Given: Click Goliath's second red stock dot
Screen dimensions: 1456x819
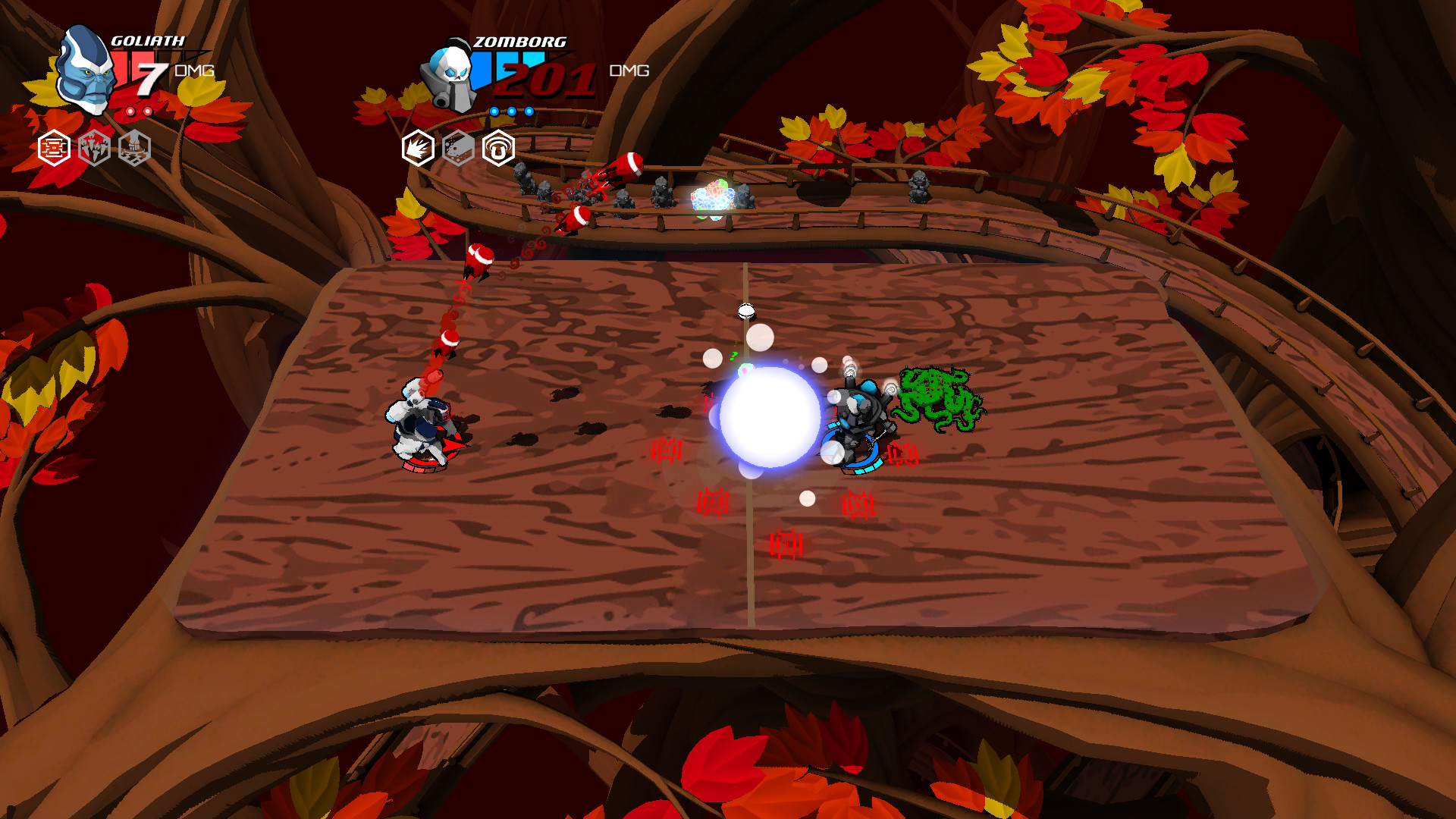Looking at the screenshot, I should pos(148,111).
